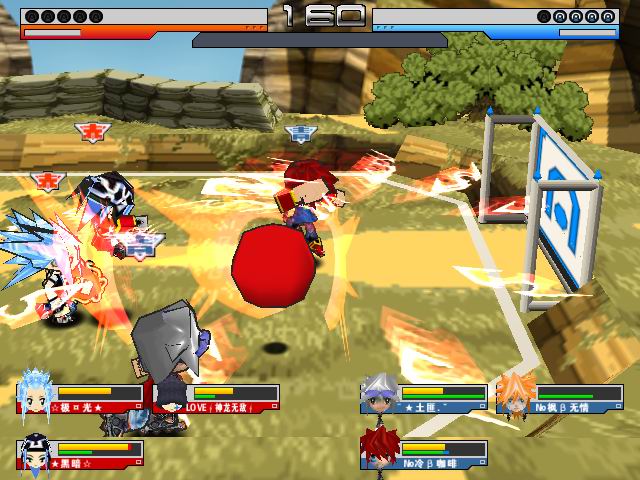This screenshot has height=480, width=640.
Task: Select the ice-blue spiky-haired player portrait
Action: [36, 392]
